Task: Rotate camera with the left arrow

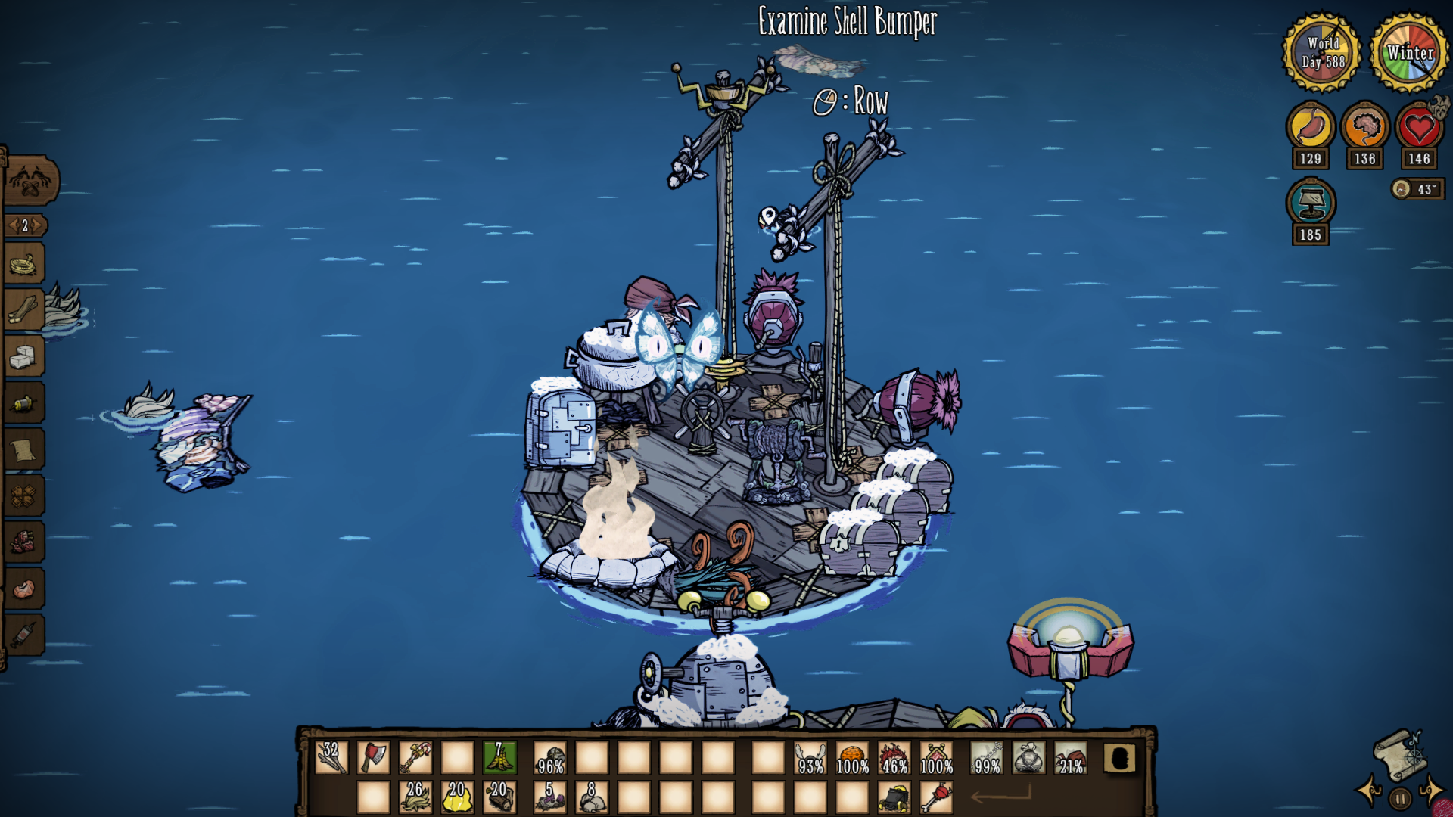Action: coord(1370,791)
